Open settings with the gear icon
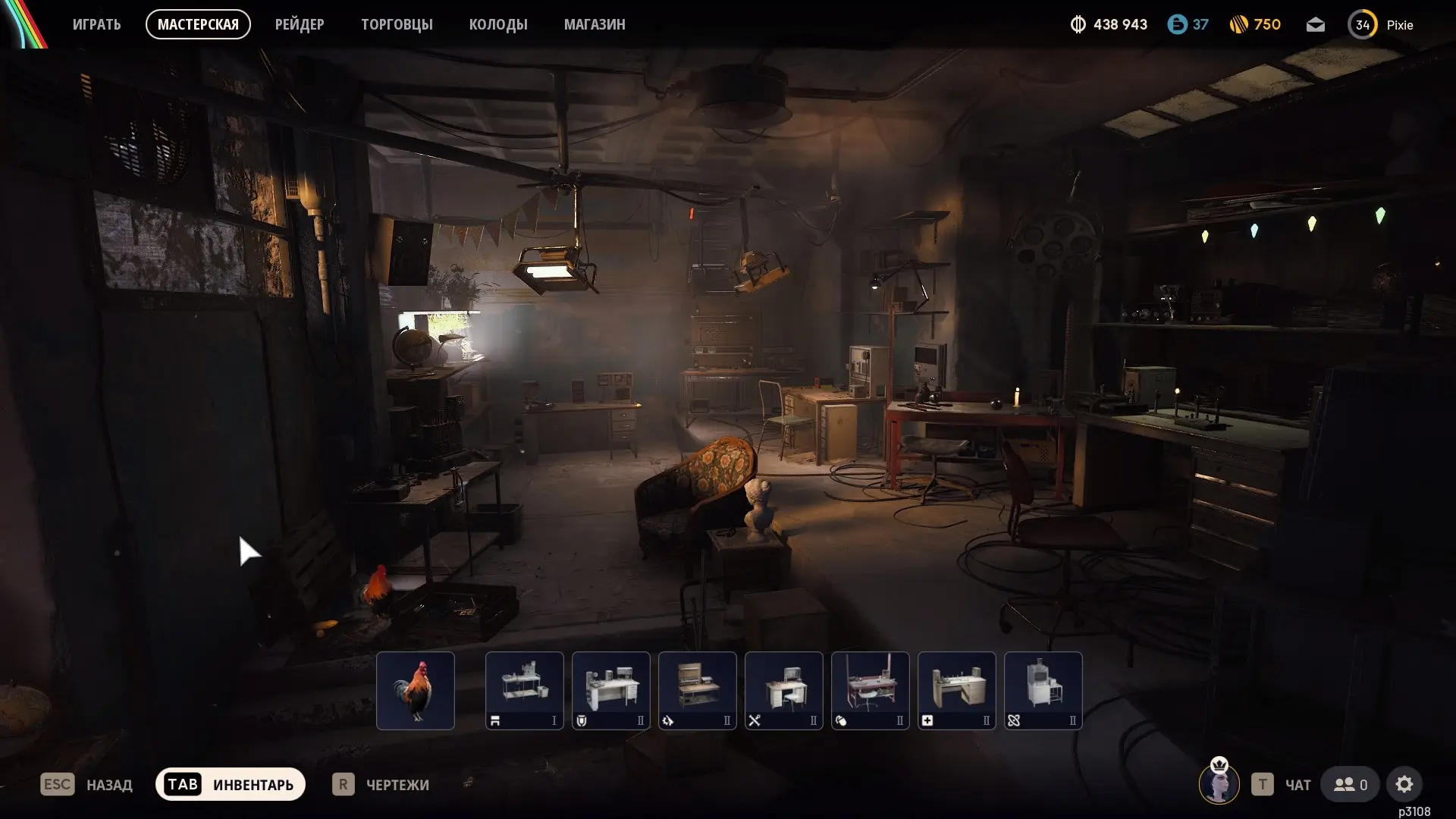This screenshot has height=819, width=1456. [x=1404, y=784]
